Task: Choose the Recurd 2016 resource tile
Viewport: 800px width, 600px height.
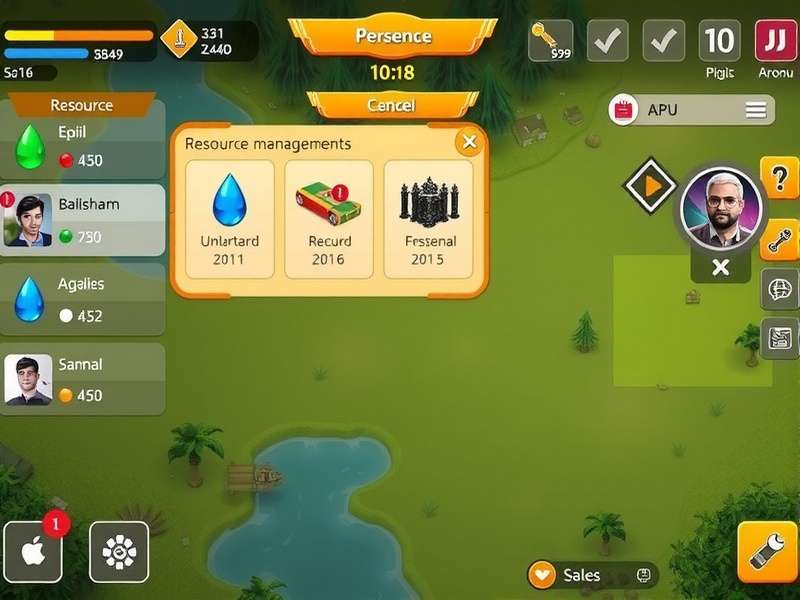Action: [x=328, y=219]
